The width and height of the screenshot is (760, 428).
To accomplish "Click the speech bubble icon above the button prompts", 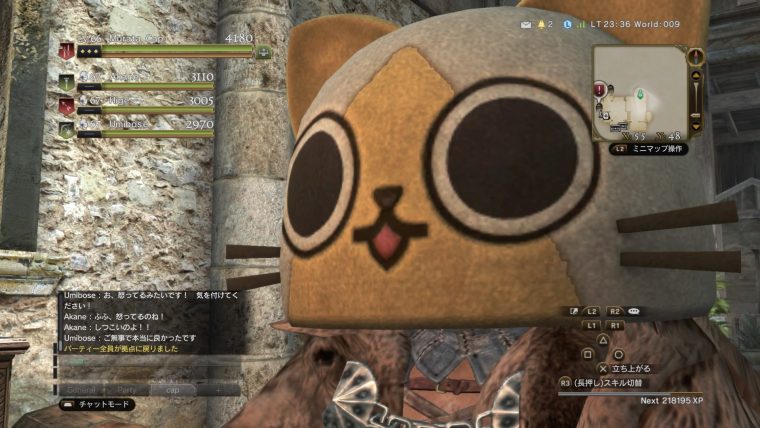I will coord(634,311).
